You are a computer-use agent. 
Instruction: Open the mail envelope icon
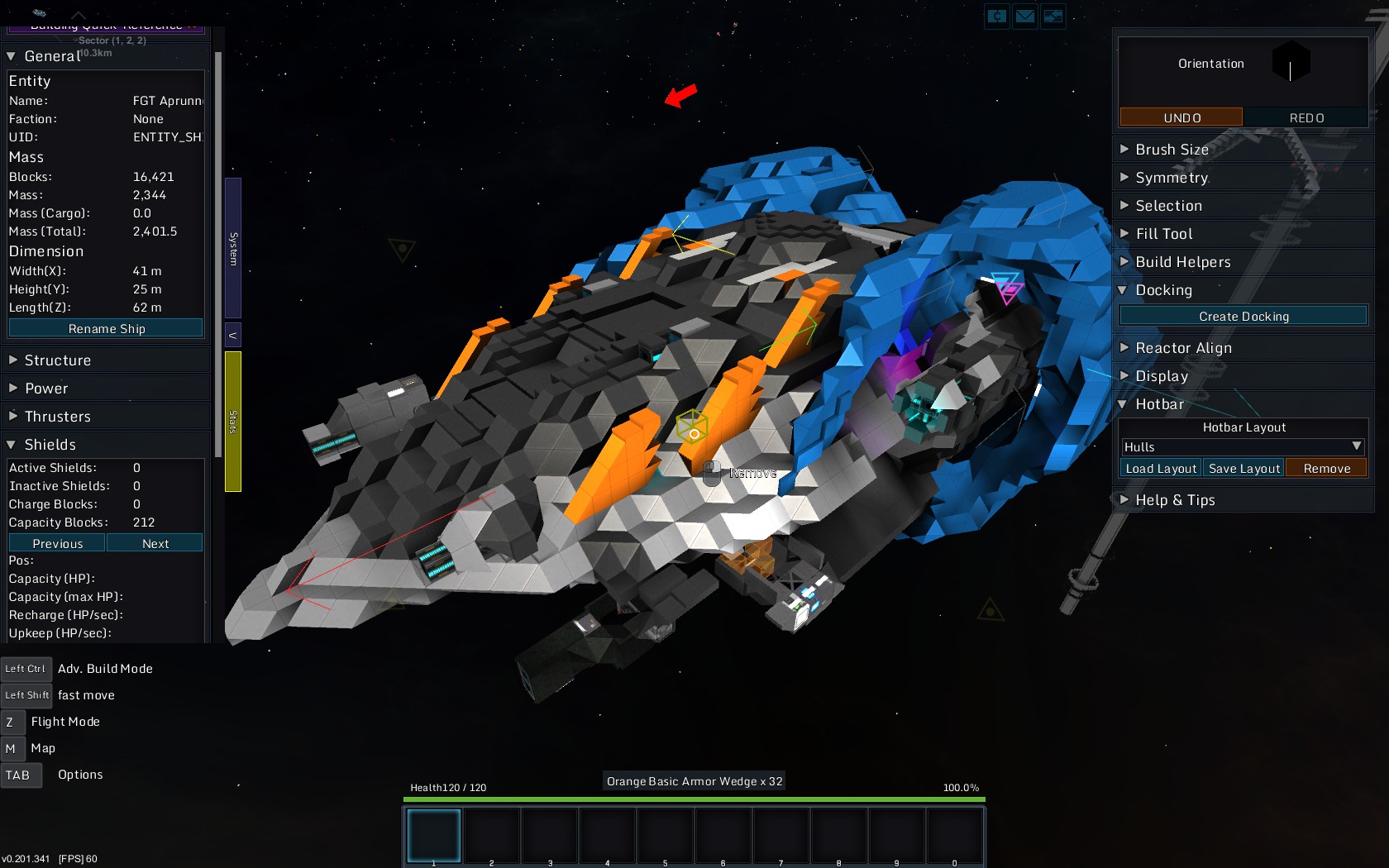(1025, 16)
